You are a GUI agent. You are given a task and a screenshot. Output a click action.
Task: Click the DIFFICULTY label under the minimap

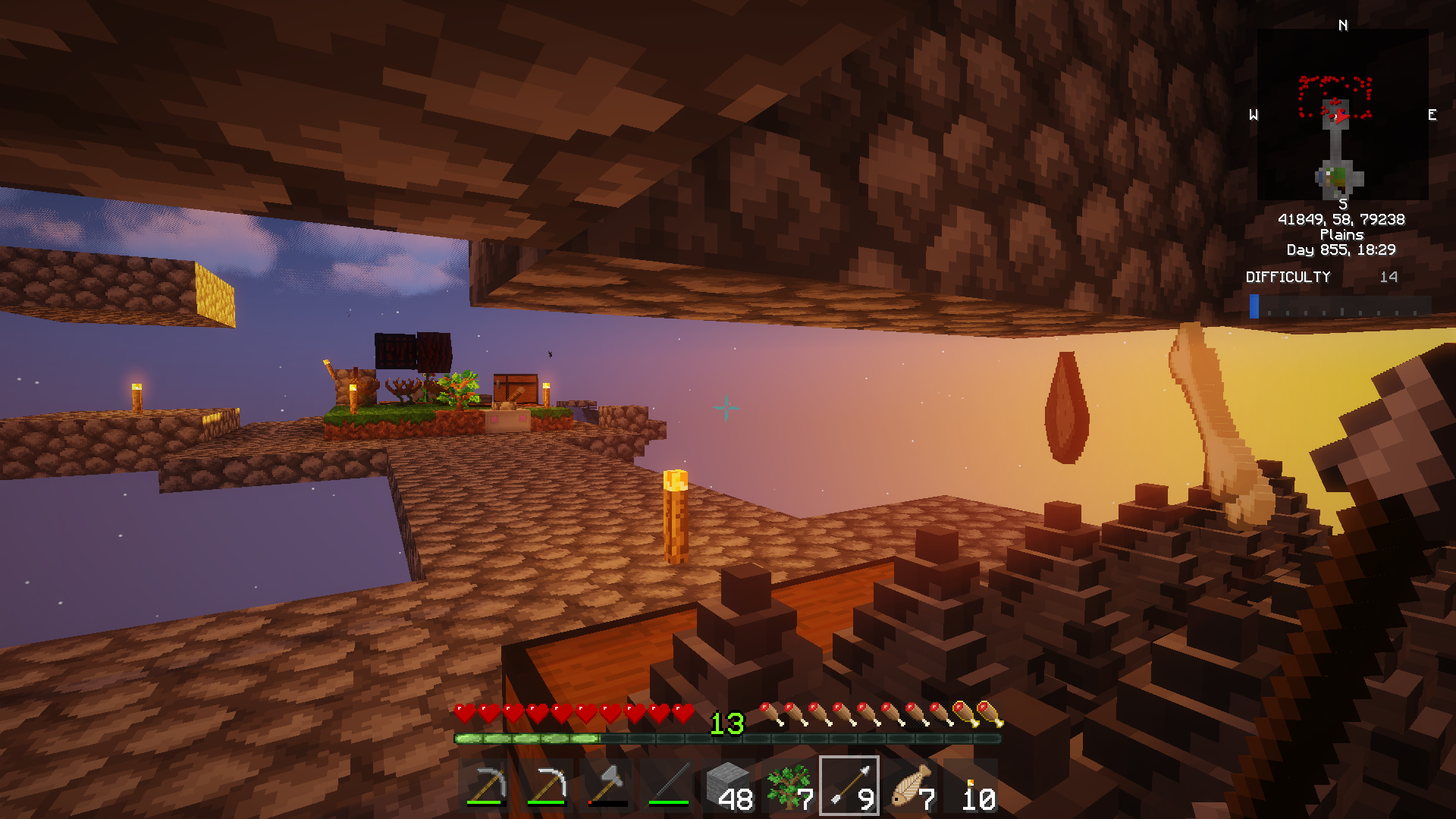[x=1289, y=278]
